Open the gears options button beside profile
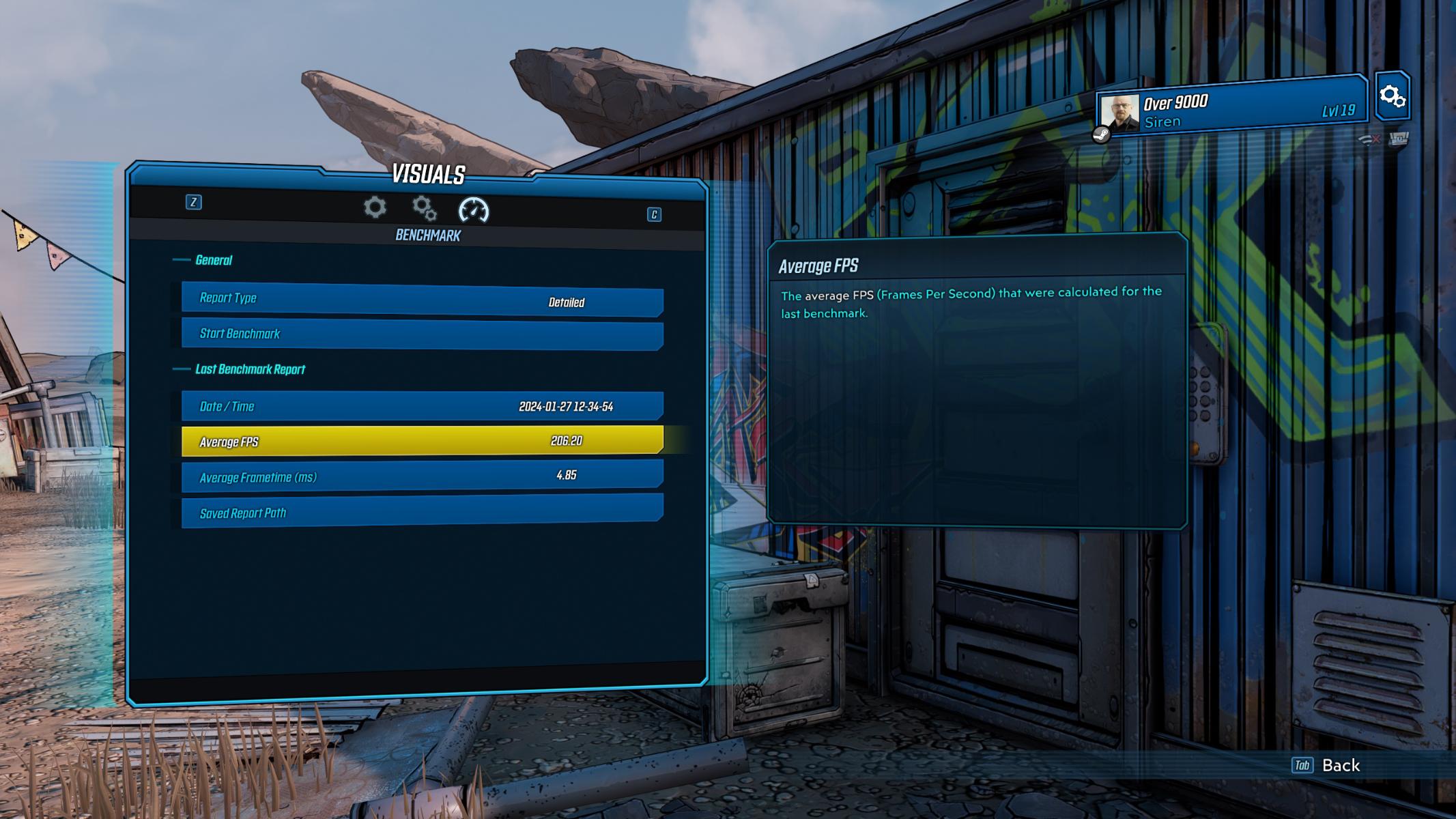Viewport: 1456px width, 819px height. pos(1392,96)
